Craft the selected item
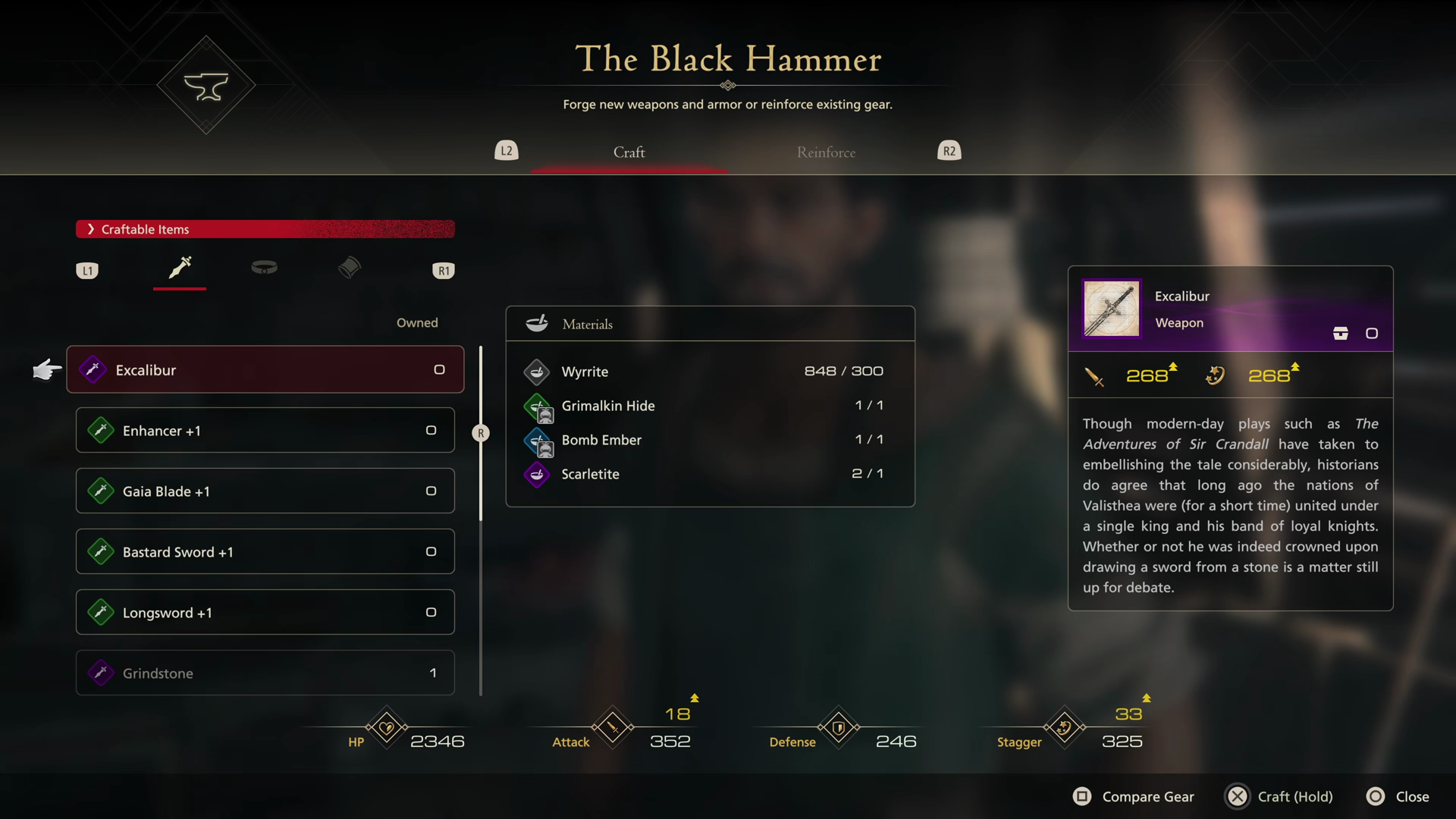This screenshot has width=1456, height=819. coord(1280,796)
